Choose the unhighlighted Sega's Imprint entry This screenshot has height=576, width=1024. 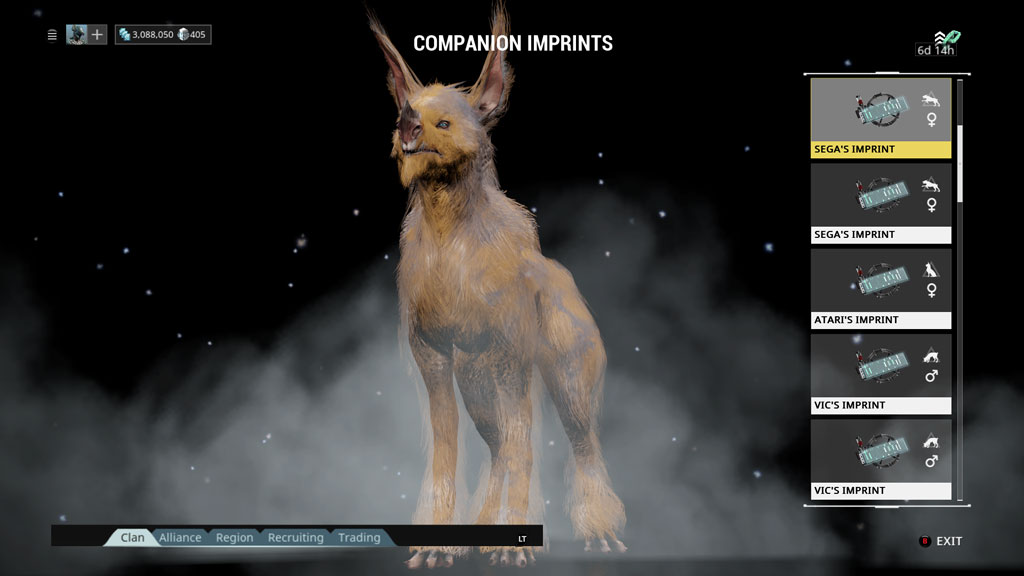[880, 203]
